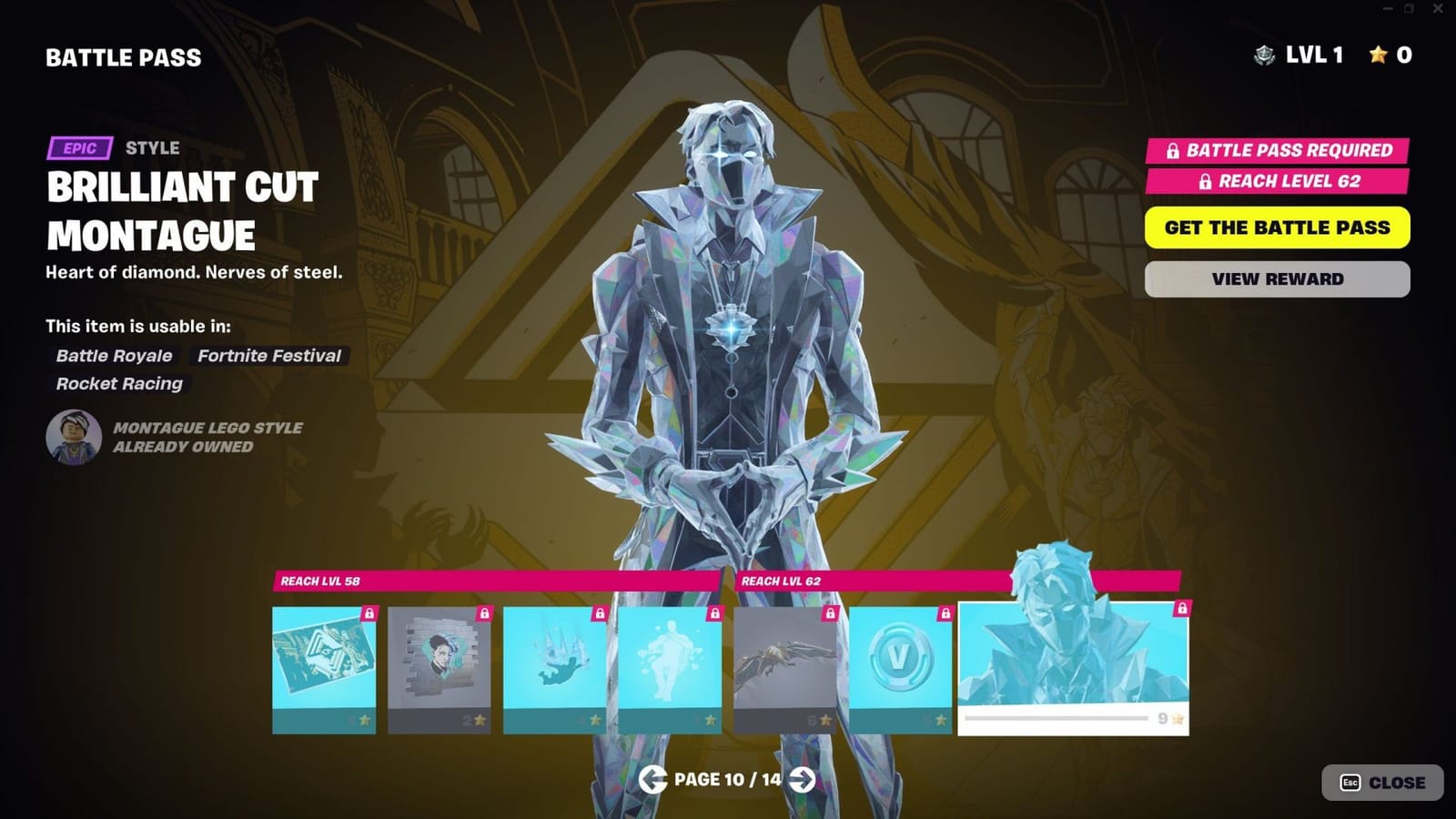Click the View Reward button
The height and width of the screenshot is (819, 1456).
click(1278, 278)
